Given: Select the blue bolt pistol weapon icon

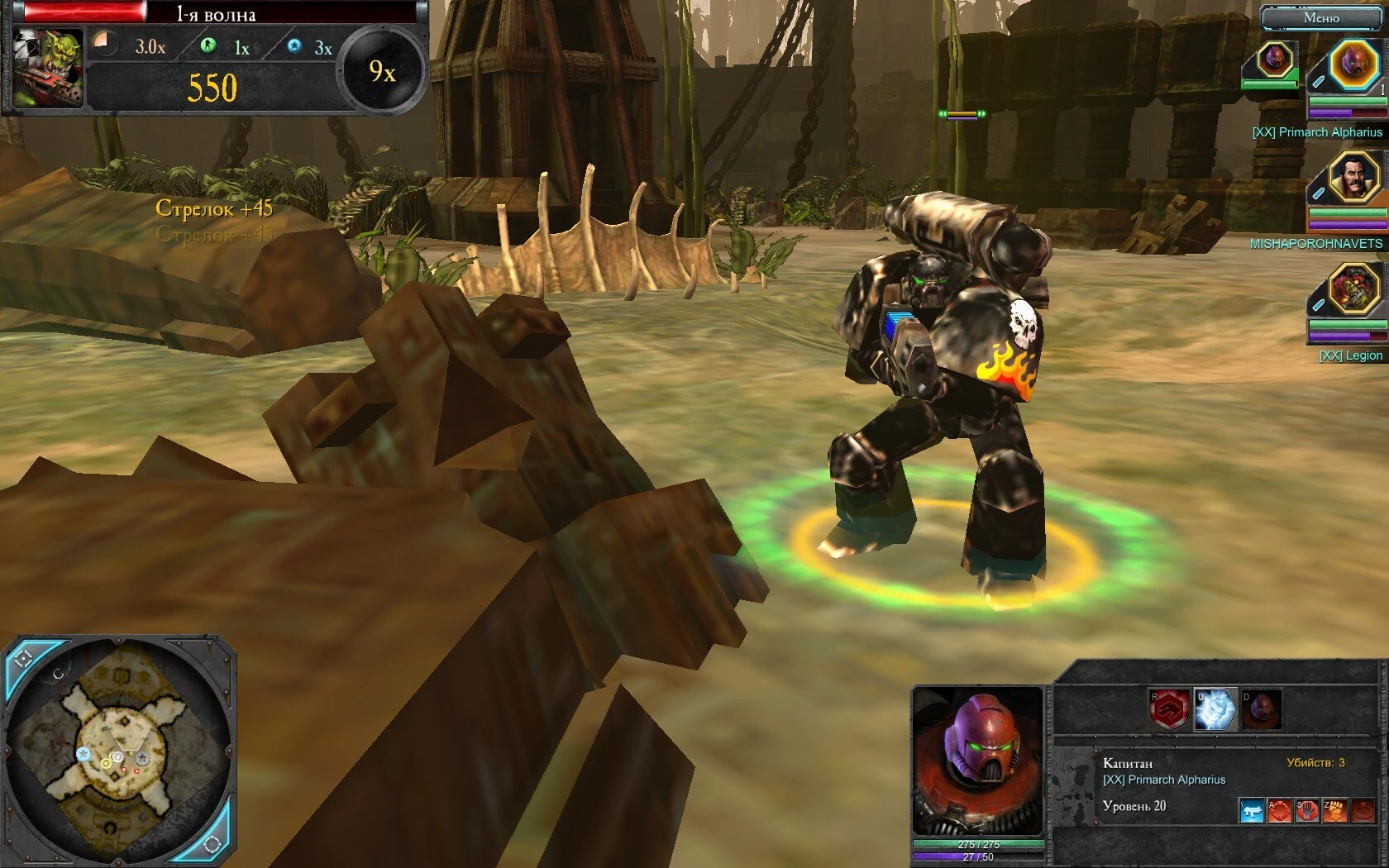Looking at the screenshot, I should [x=1251, y=810].
